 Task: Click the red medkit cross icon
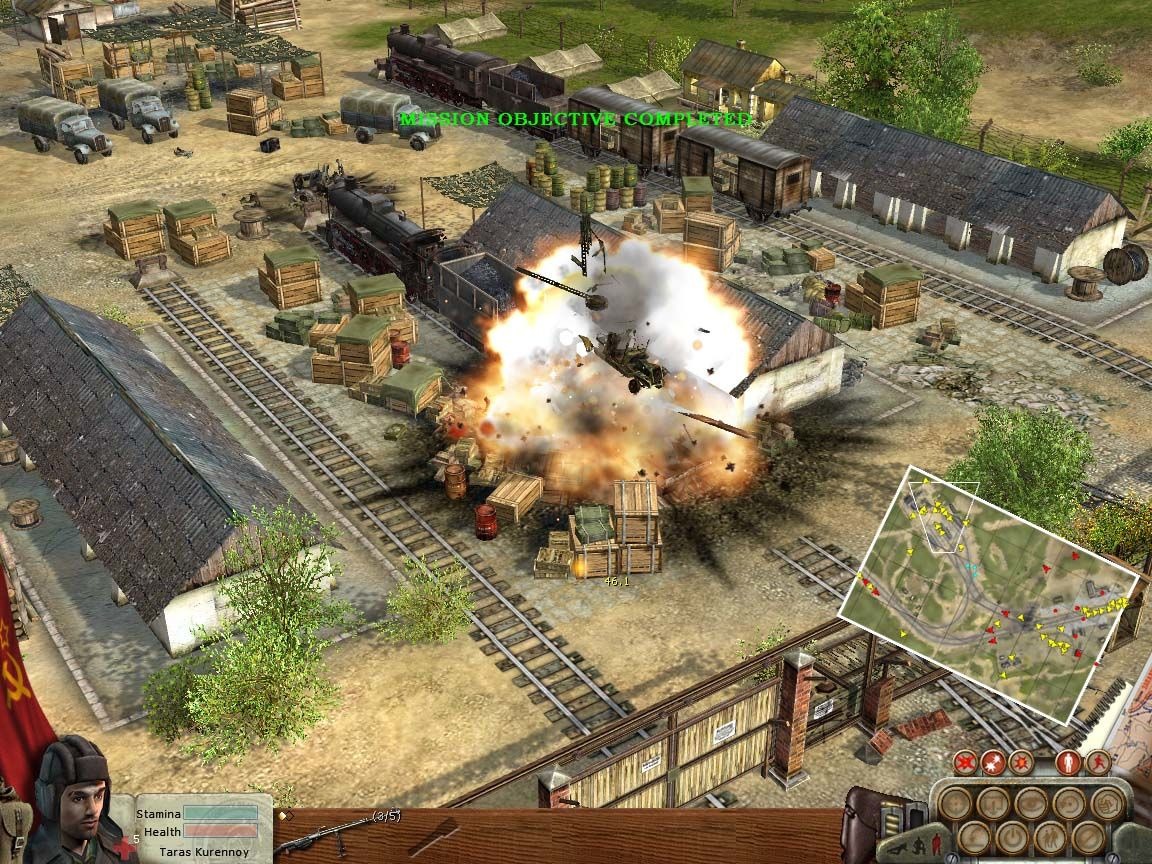[x=124, y=848]
